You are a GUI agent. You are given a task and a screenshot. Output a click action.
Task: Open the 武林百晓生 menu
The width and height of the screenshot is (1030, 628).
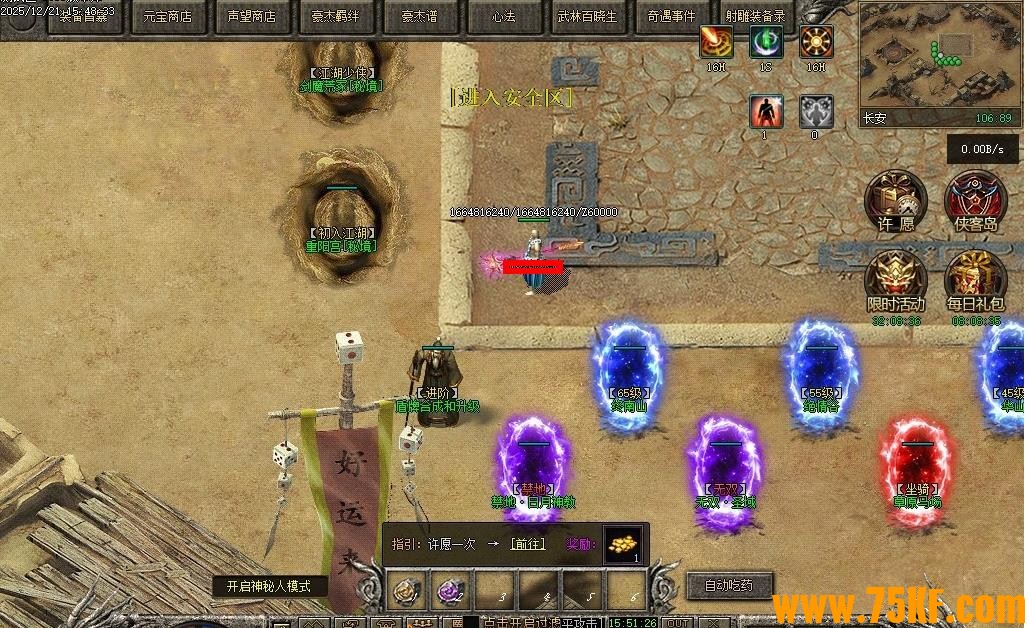tap(587, 16)
